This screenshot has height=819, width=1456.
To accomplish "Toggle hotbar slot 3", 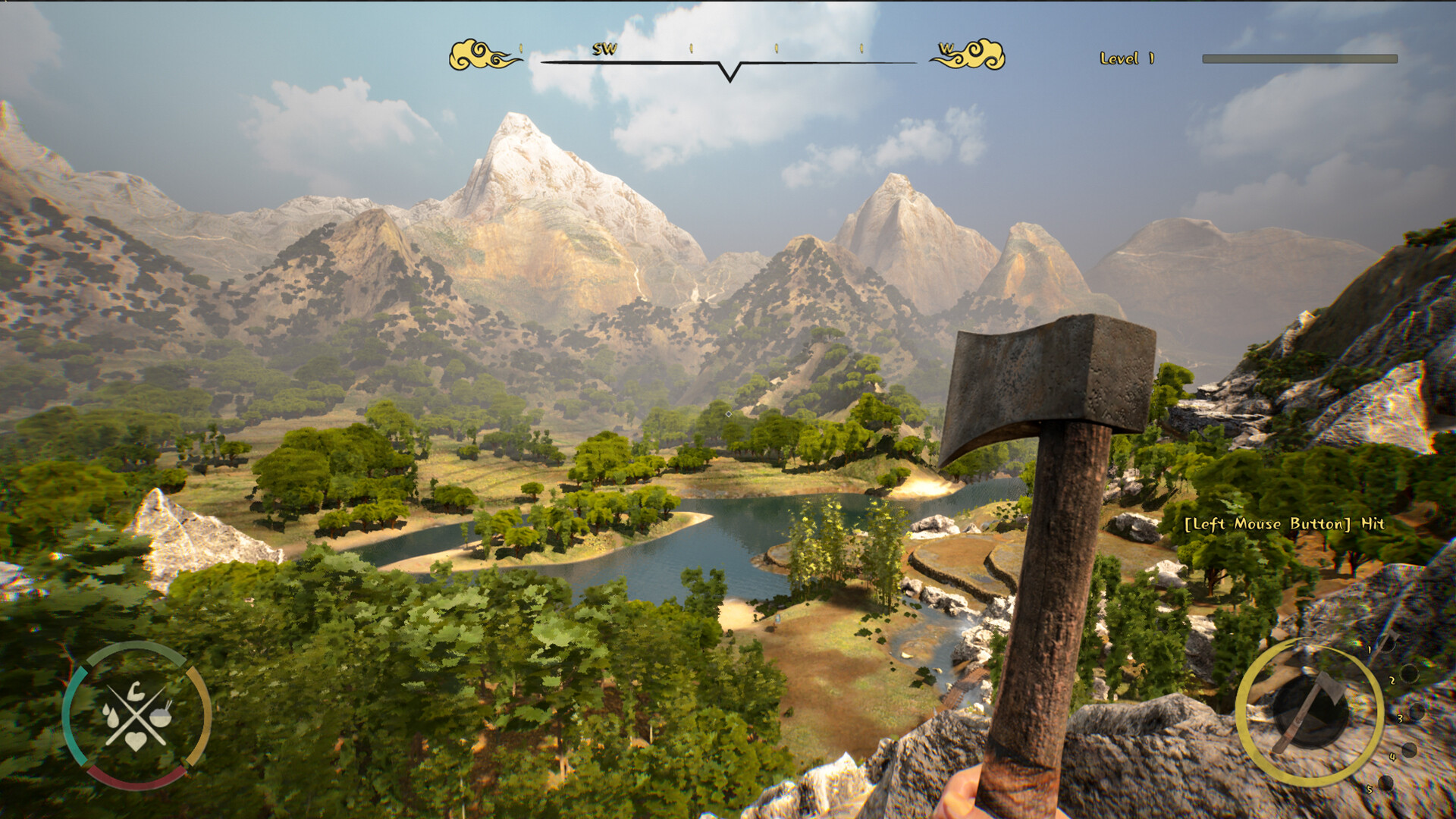I will coord(1417,711).
